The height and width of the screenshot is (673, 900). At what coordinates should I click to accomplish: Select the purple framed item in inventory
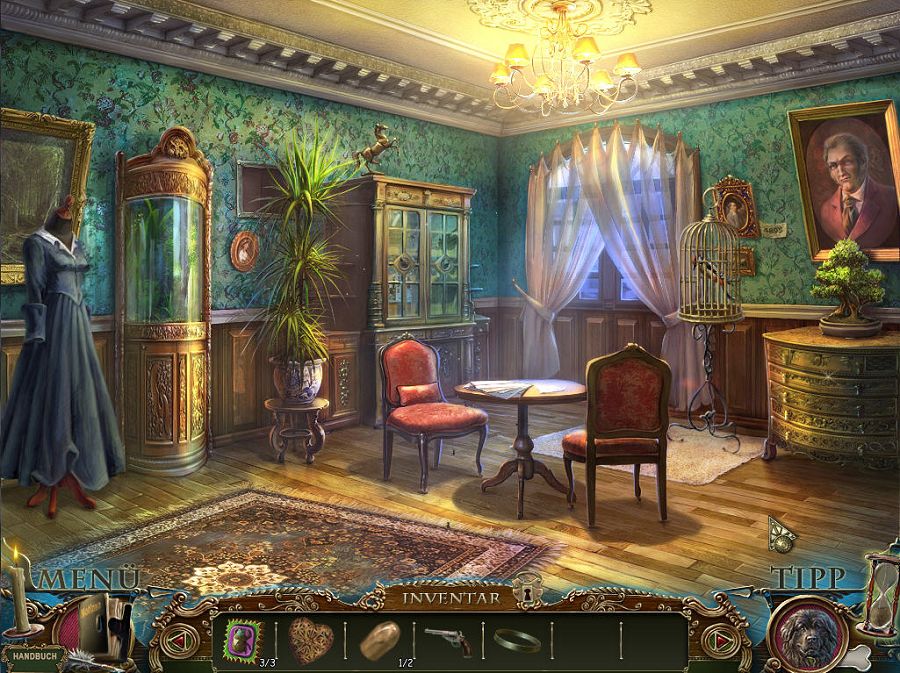point(241,637)
